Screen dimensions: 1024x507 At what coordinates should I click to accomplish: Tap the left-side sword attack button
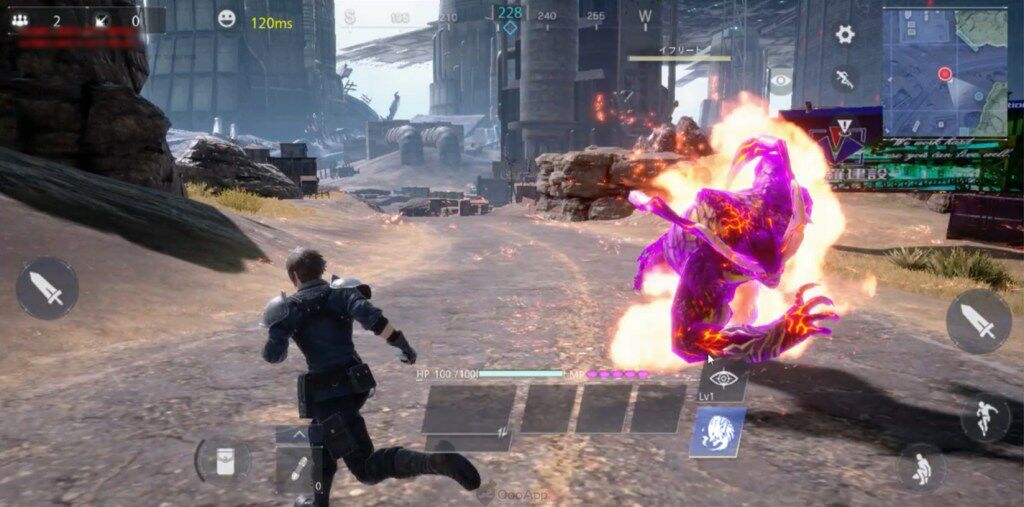click(47, 288)
